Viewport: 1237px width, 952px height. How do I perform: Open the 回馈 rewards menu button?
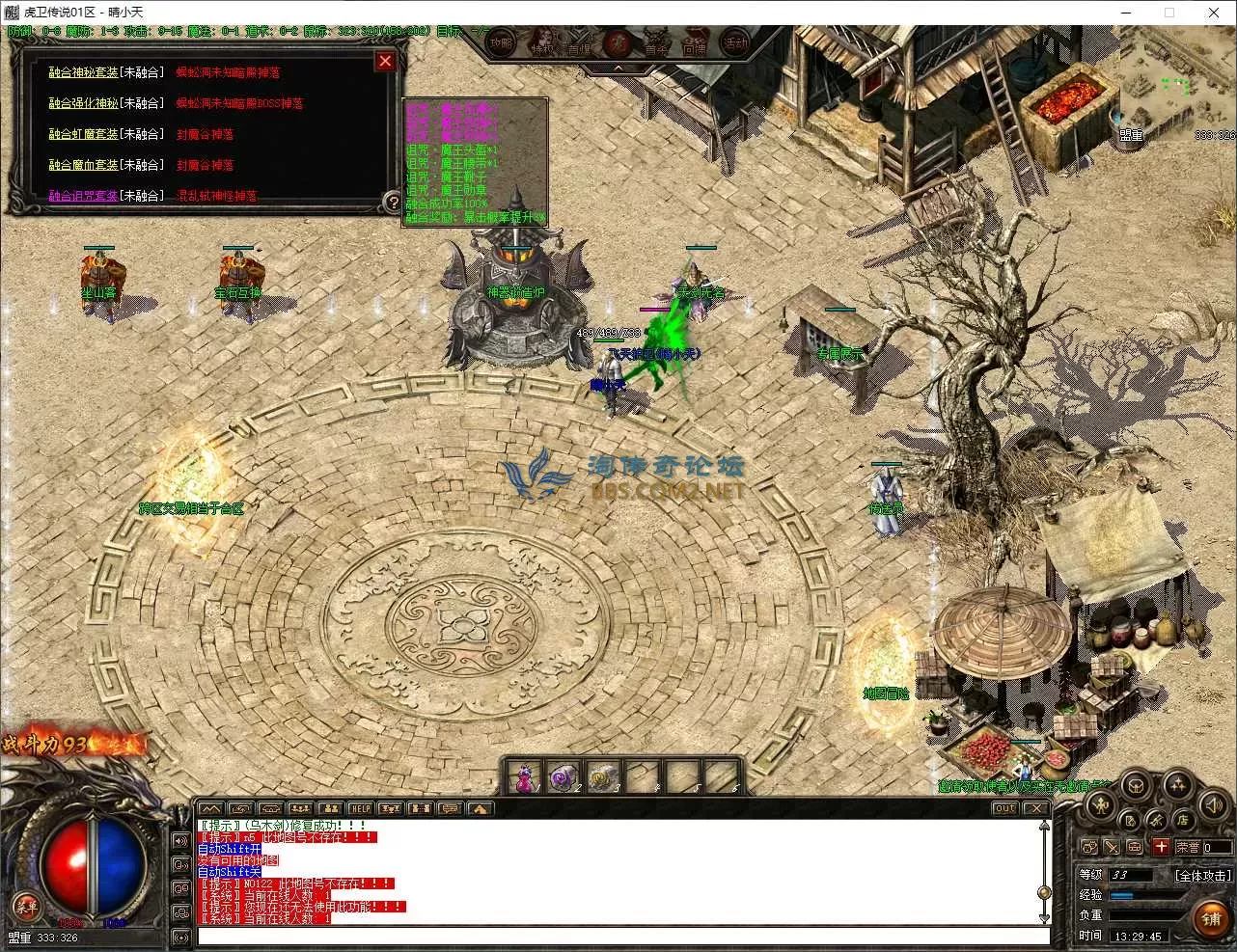point(695,44)
